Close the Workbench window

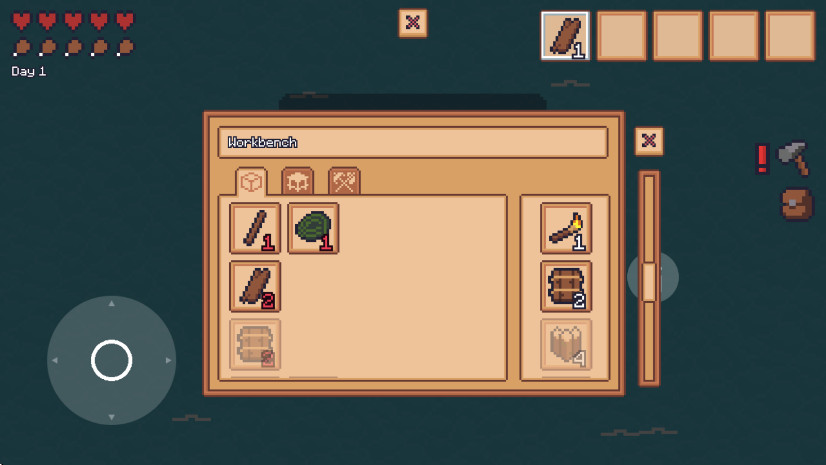click(x=649, y=141)
